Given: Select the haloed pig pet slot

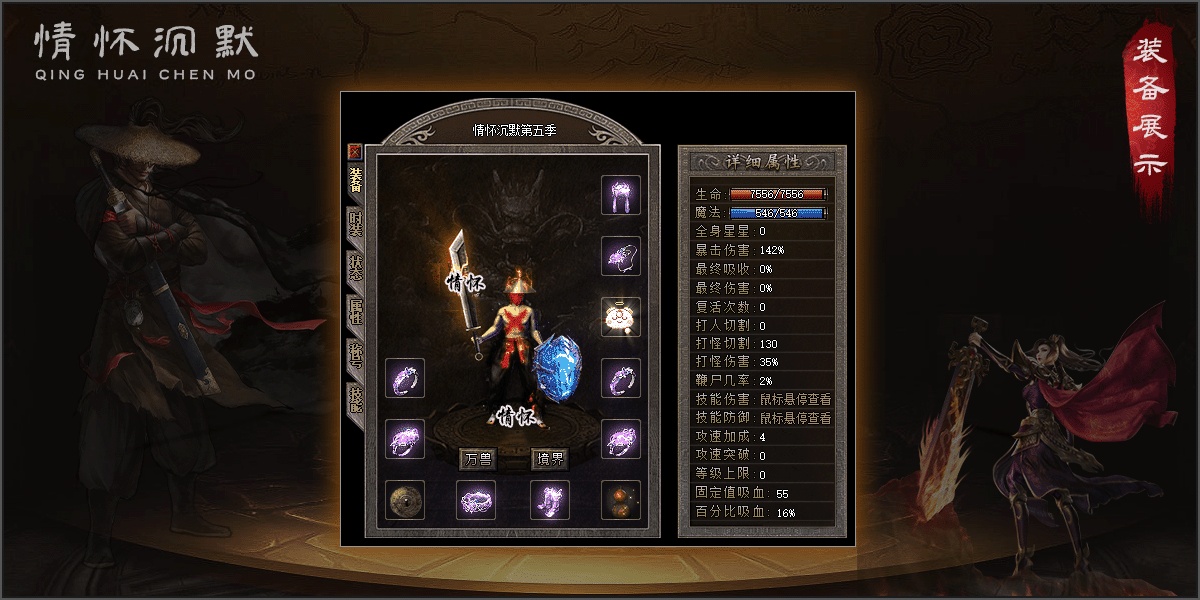Looking at the screenshot, I should point(620,317).
